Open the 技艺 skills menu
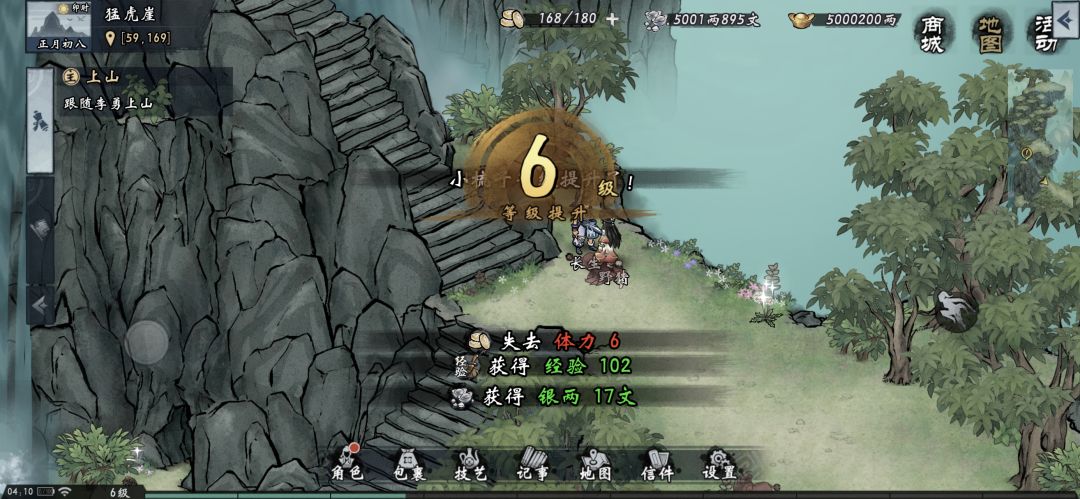The height and width of the screenshot is (499, 1080). click(x=470, y=464)
